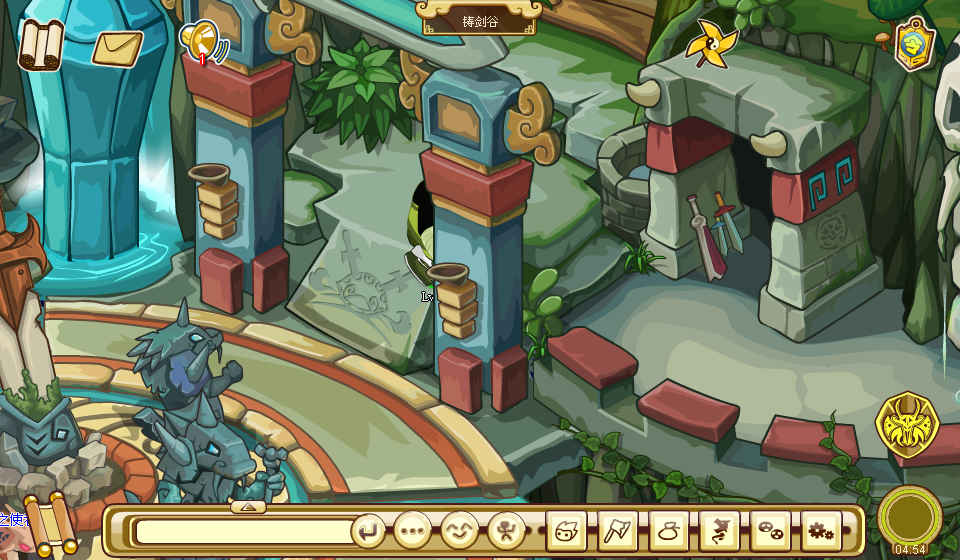960x560 pixels.
Task: Click the dragon icon toolbar button
Action: (x=719, y=530)
